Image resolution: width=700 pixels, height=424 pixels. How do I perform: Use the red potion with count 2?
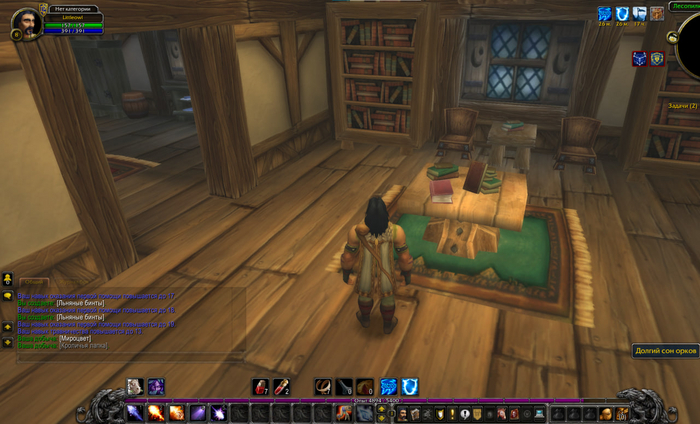tap(282, 387)
